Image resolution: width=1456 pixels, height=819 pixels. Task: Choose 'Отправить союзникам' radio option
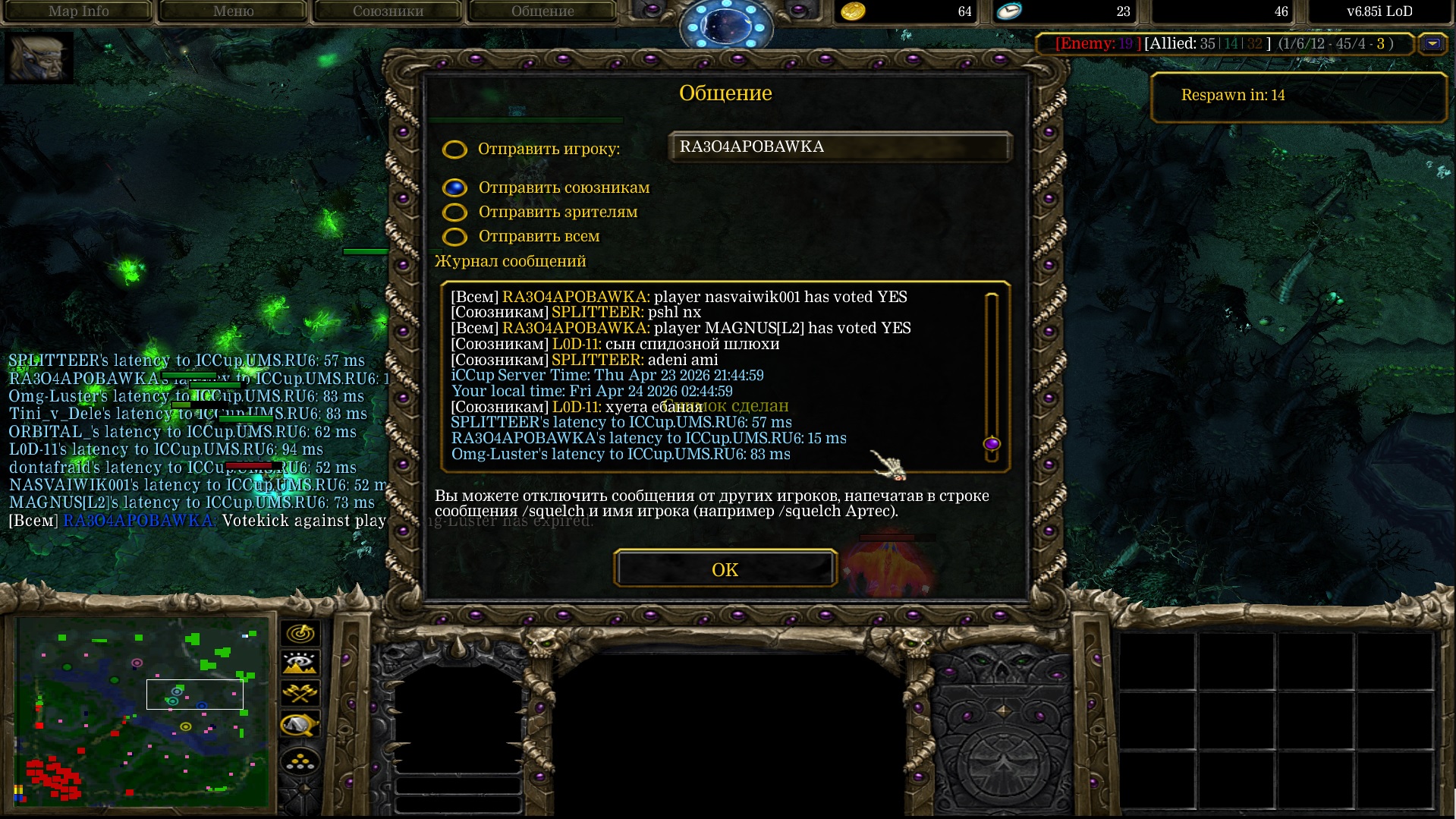[x=455, y=187]
